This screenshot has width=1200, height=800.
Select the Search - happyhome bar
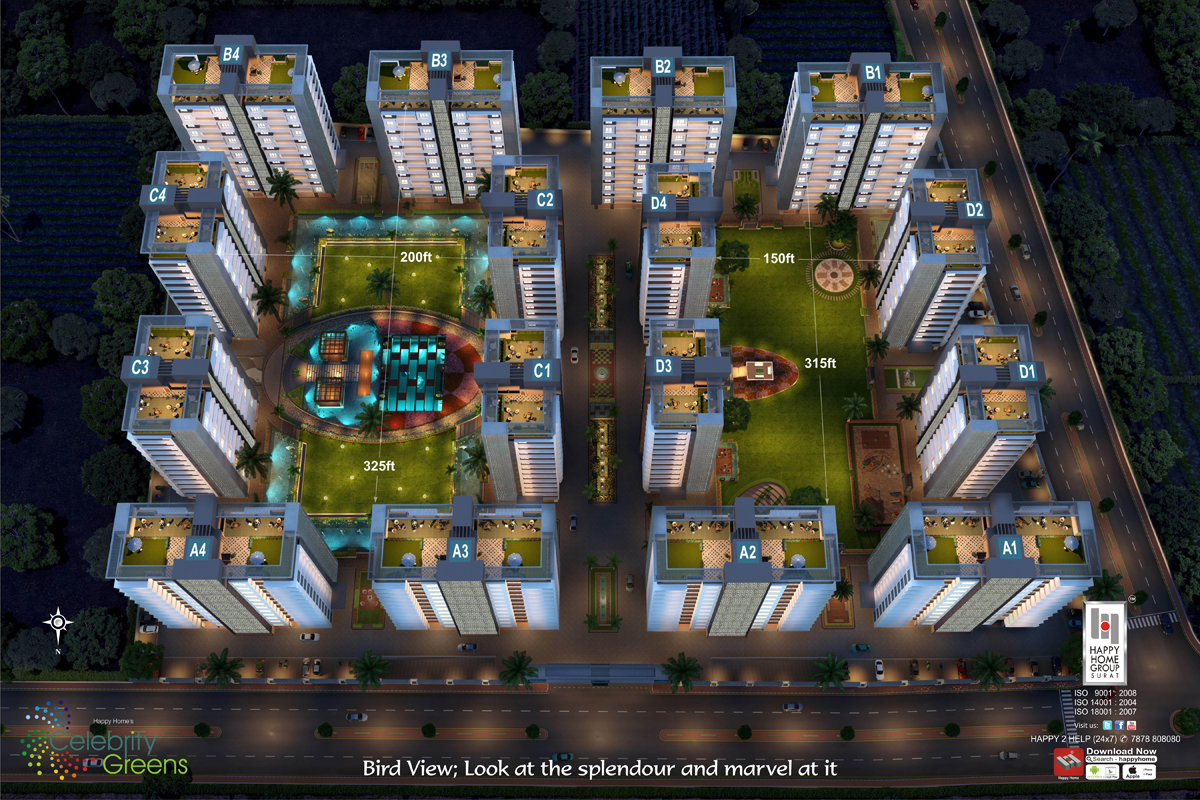tap(1121, 759)
